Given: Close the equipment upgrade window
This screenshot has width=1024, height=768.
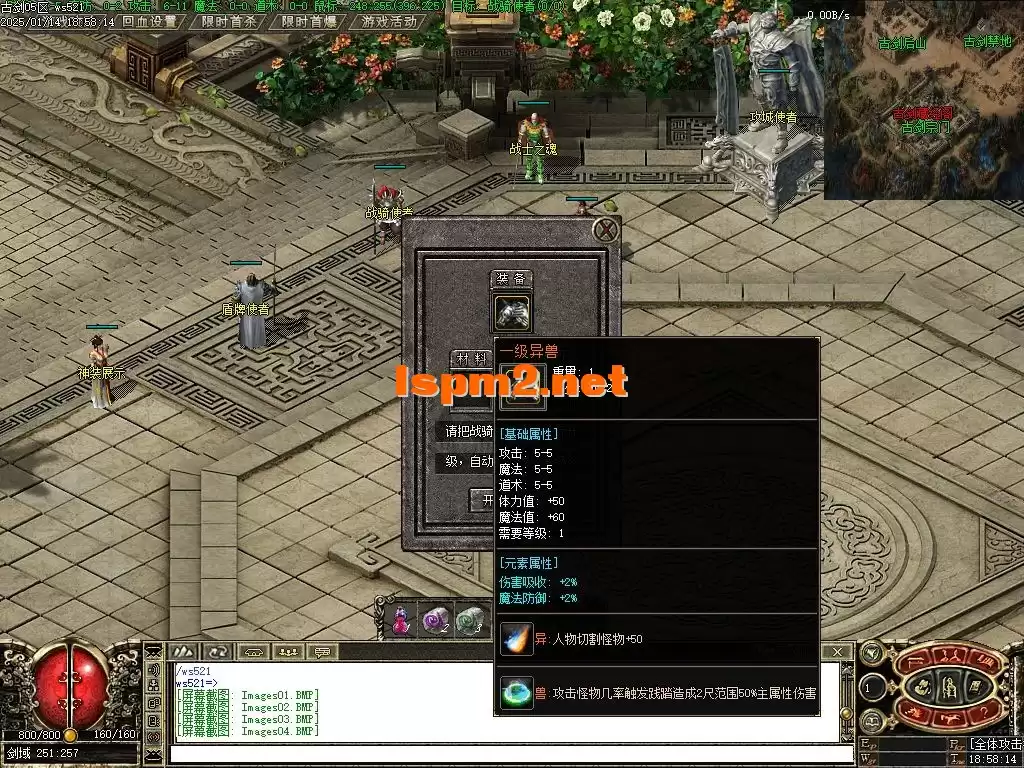Looking at the screenshot, I should [605, 231].
